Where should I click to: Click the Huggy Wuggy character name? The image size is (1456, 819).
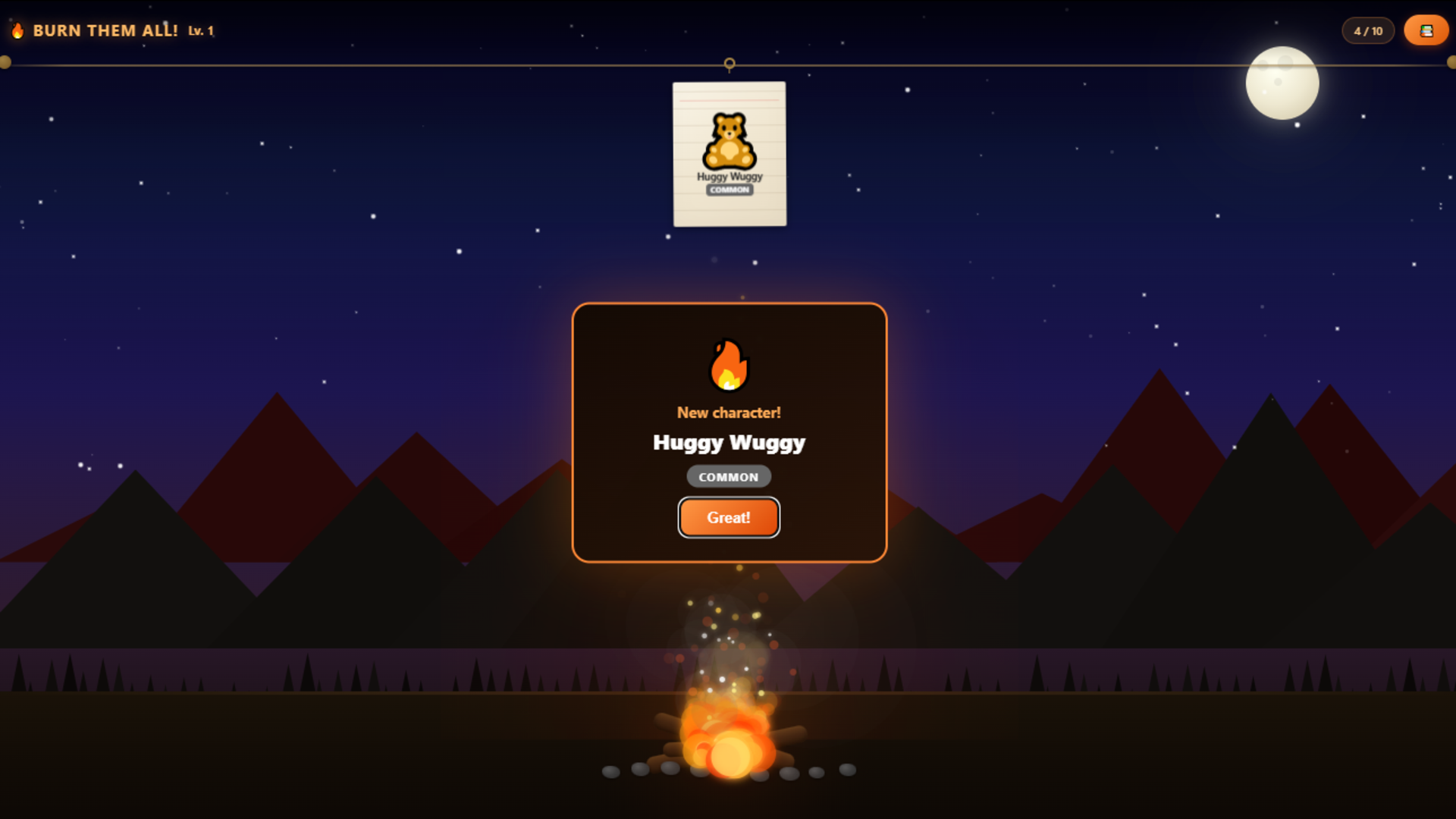[728, 443]
